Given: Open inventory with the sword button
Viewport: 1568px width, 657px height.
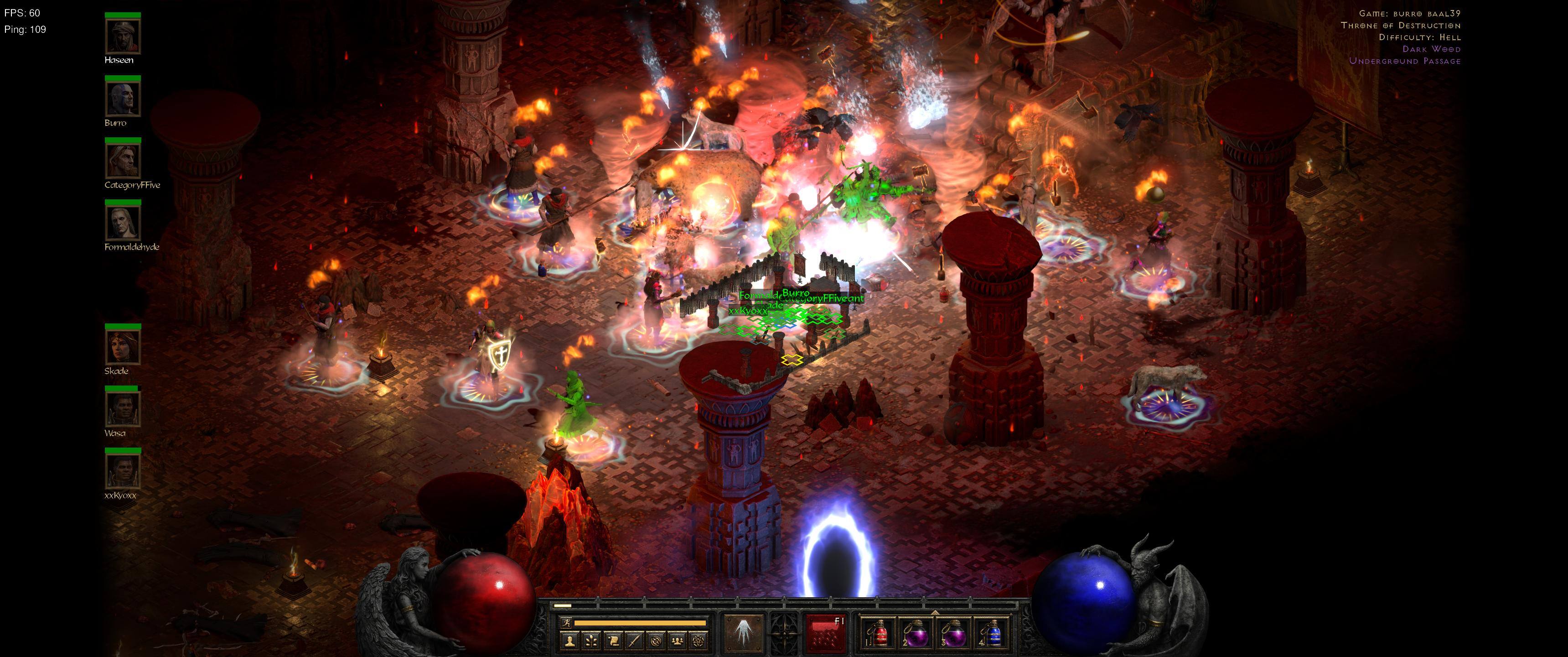Looking at the screenshot, I should tap(634, 640).
